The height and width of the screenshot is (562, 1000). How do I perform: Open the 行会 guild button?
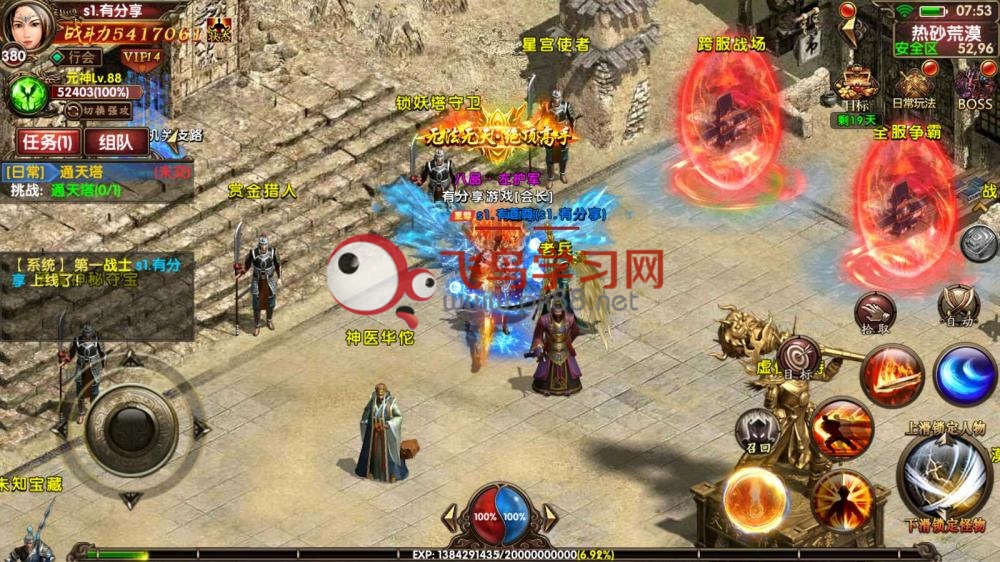tap(82, 57)
